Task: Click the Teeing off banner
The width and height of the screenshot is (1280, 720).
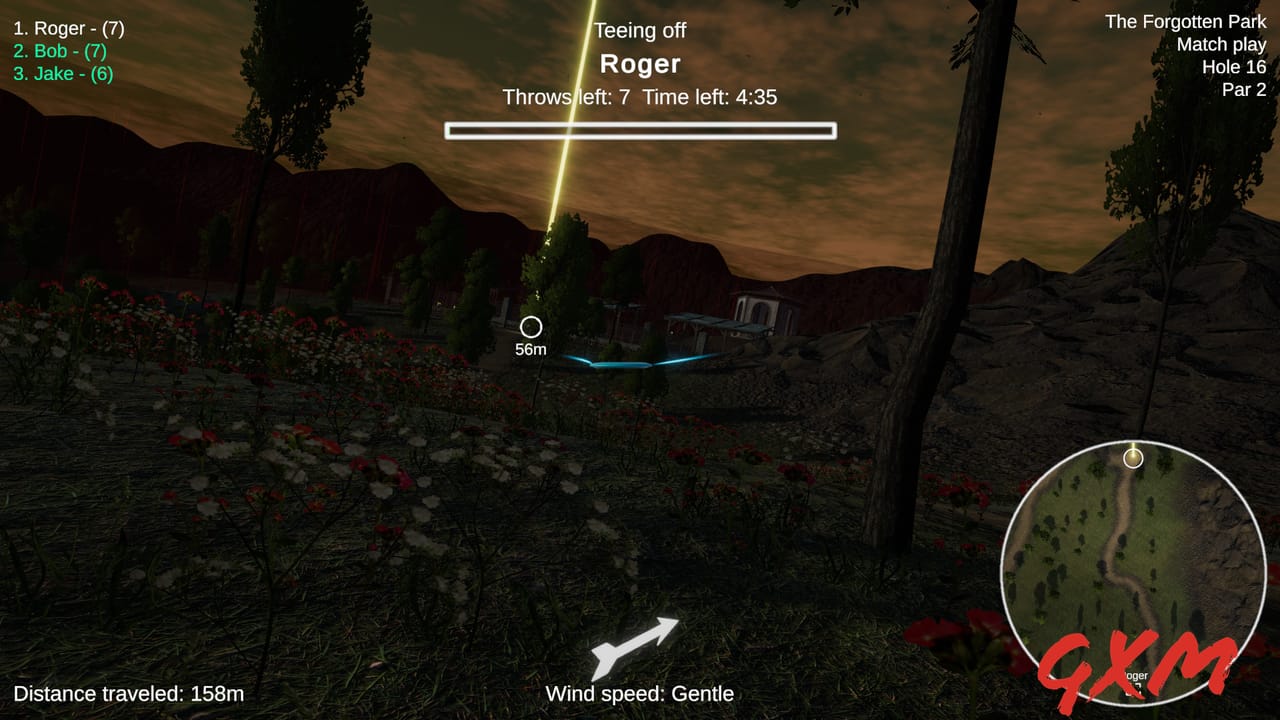Action: point(640,30)
